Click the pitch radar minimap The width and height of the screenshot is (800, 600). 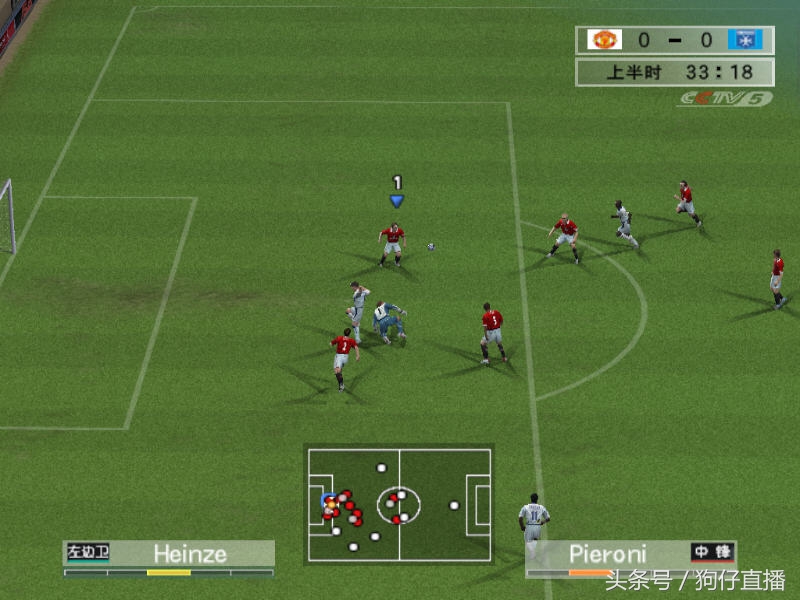pos(398,504)
